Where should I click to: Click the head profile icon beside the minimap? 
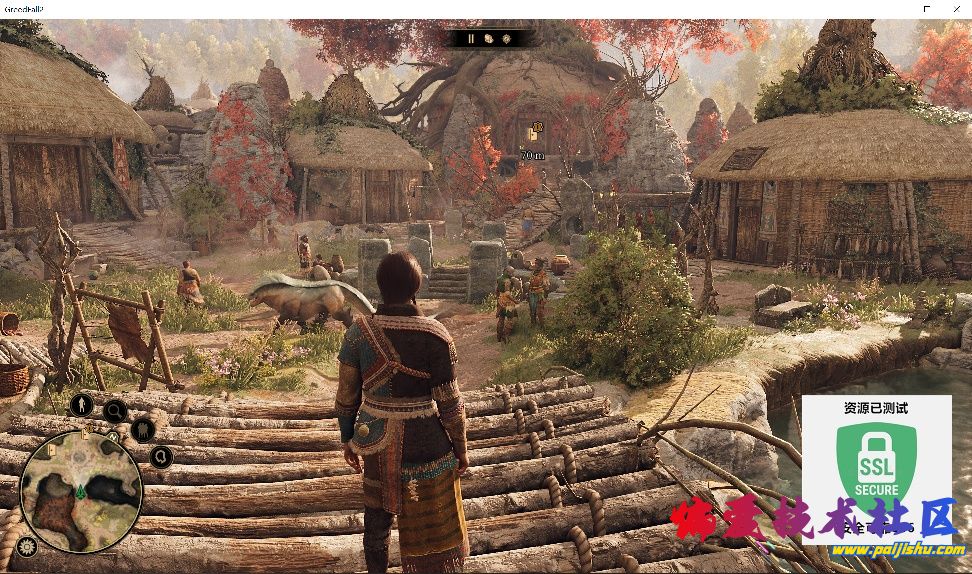tap(162, 457)
